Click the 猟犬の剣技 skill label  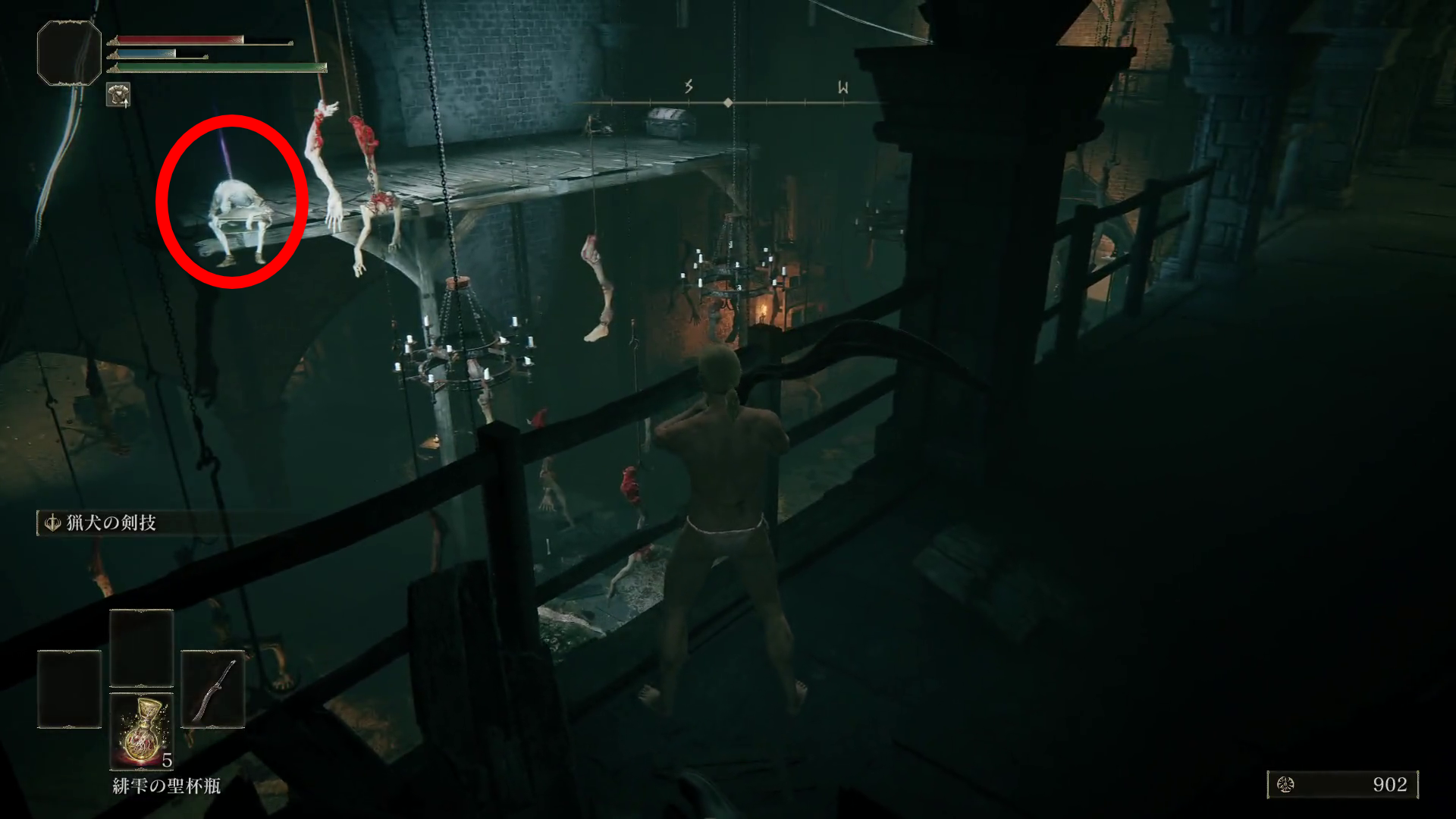[111, 522]
